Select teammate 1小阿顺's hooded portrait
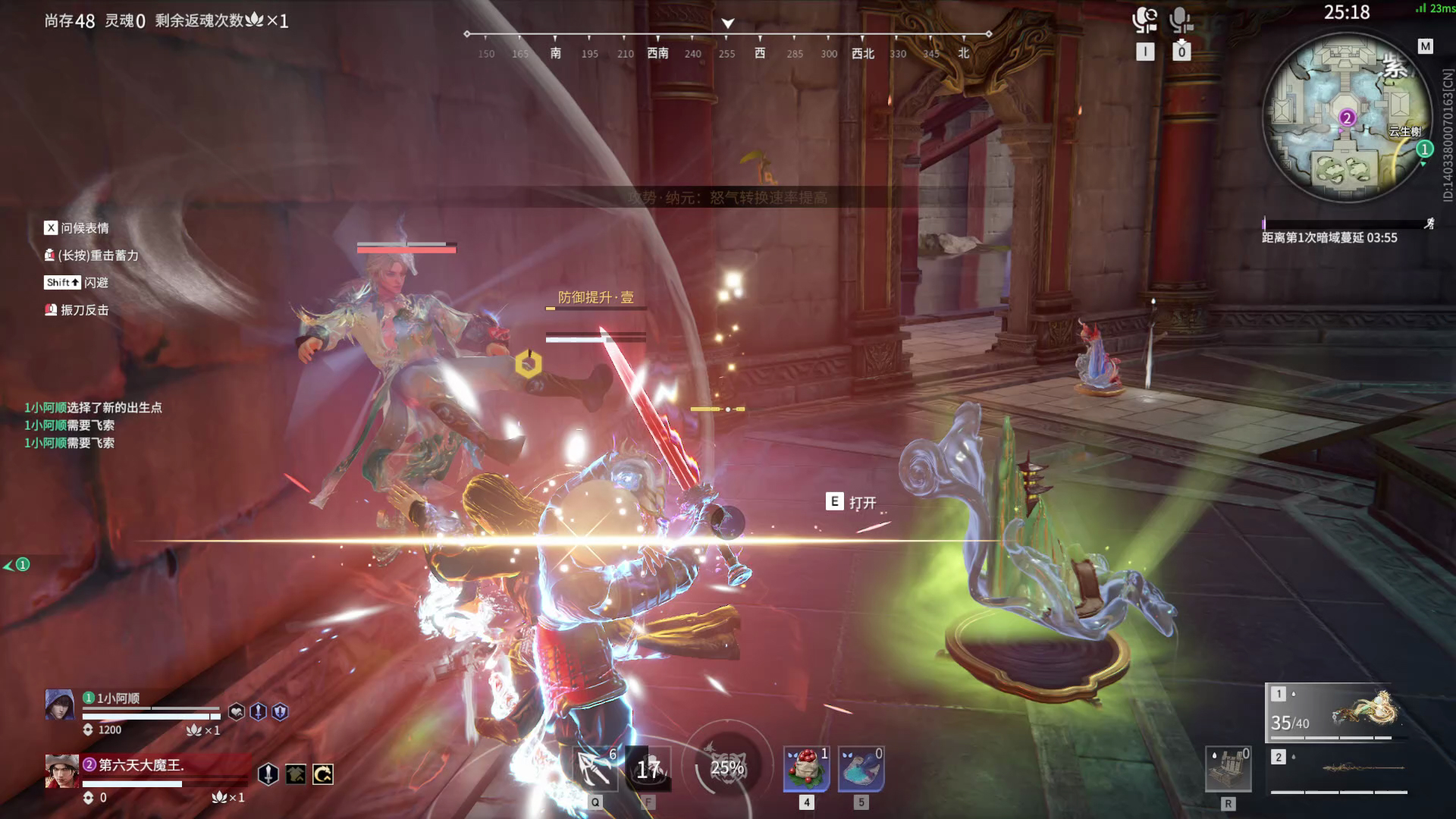 [x=60, y=704]
